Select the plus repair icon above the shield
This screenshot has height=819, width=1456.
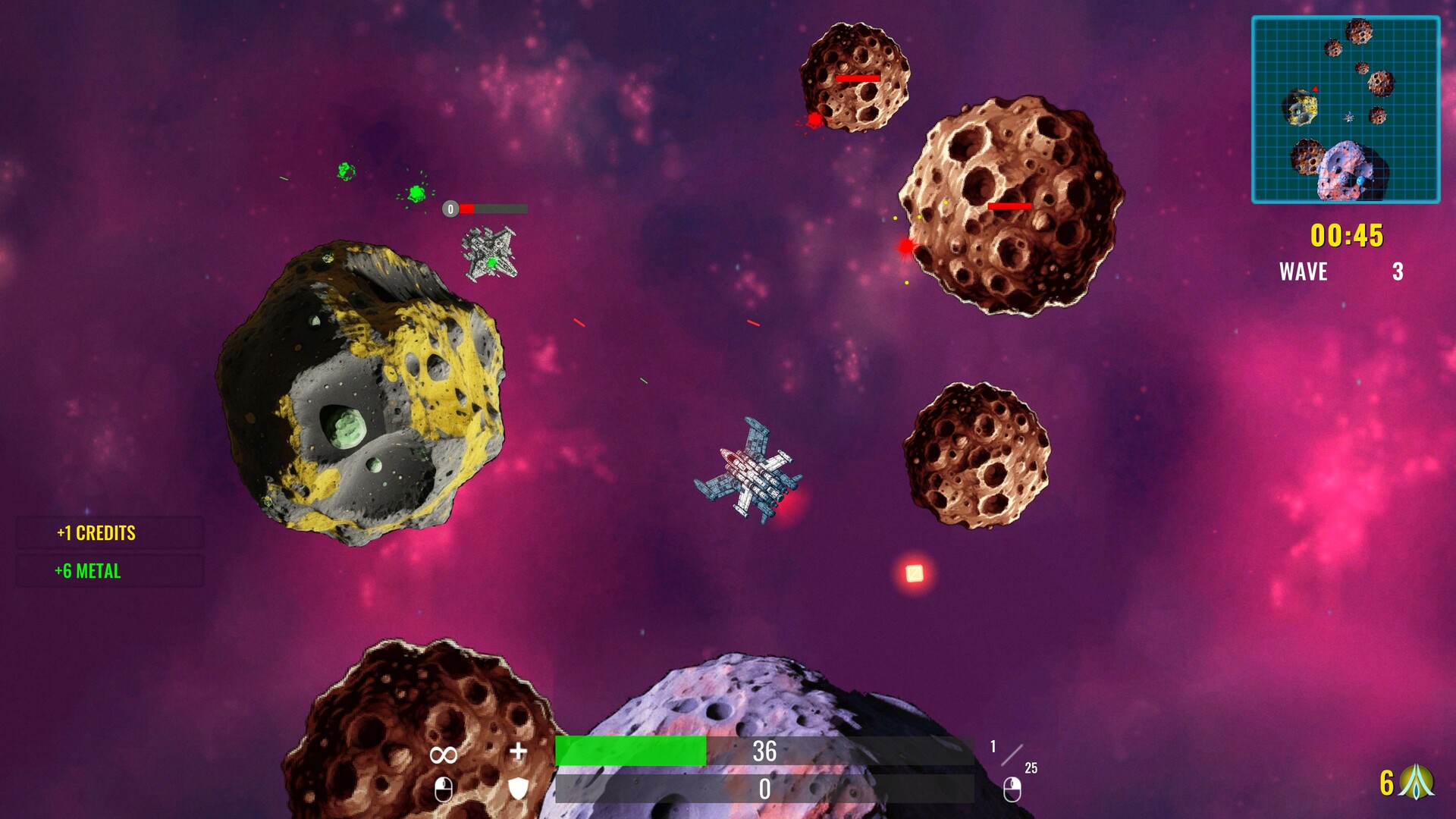(x=519, y=751)
